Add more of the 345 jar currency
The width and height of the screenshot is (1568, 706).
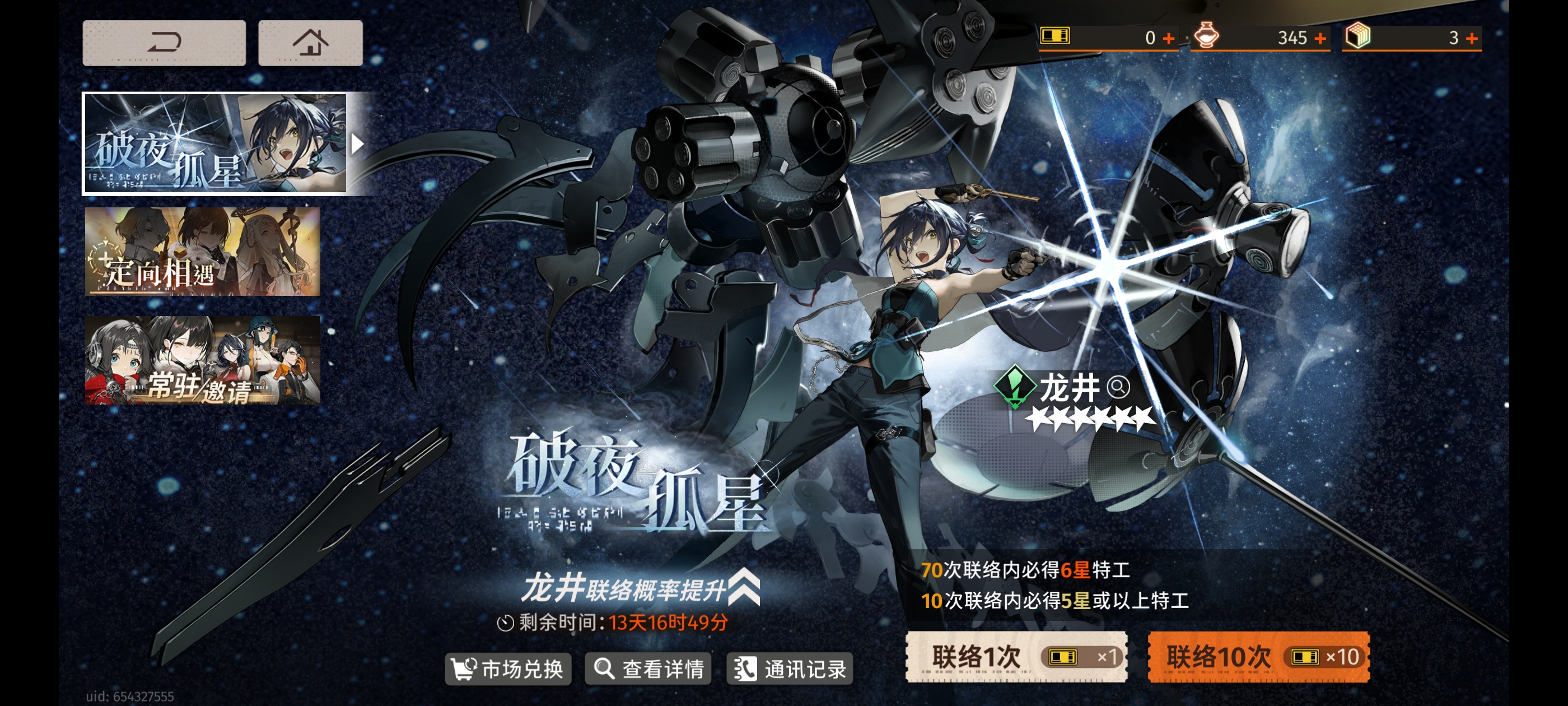point(1320,38)
